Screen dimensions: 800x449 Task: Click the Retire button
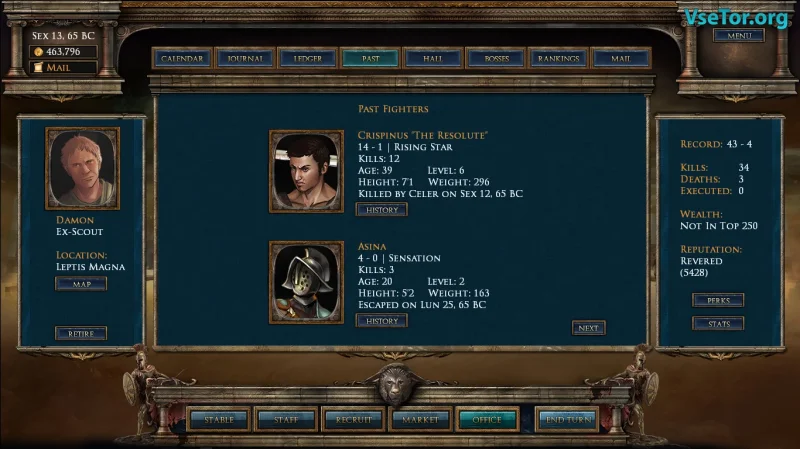coord(81,333)
